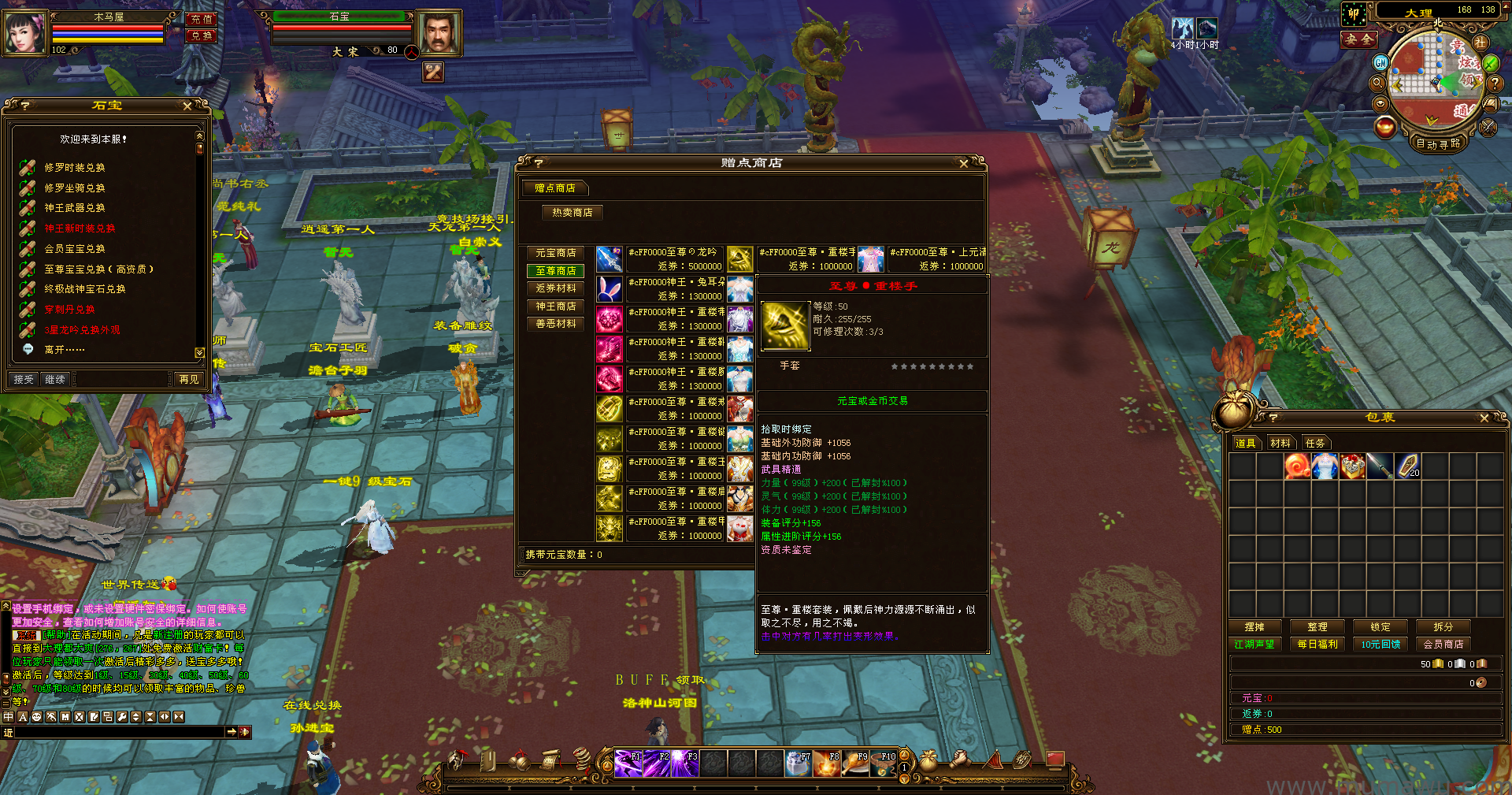Screen dimensions: 1512x795
Task: Choose the 修罗时装兑换 dialogue option
Action: point(74,168)
